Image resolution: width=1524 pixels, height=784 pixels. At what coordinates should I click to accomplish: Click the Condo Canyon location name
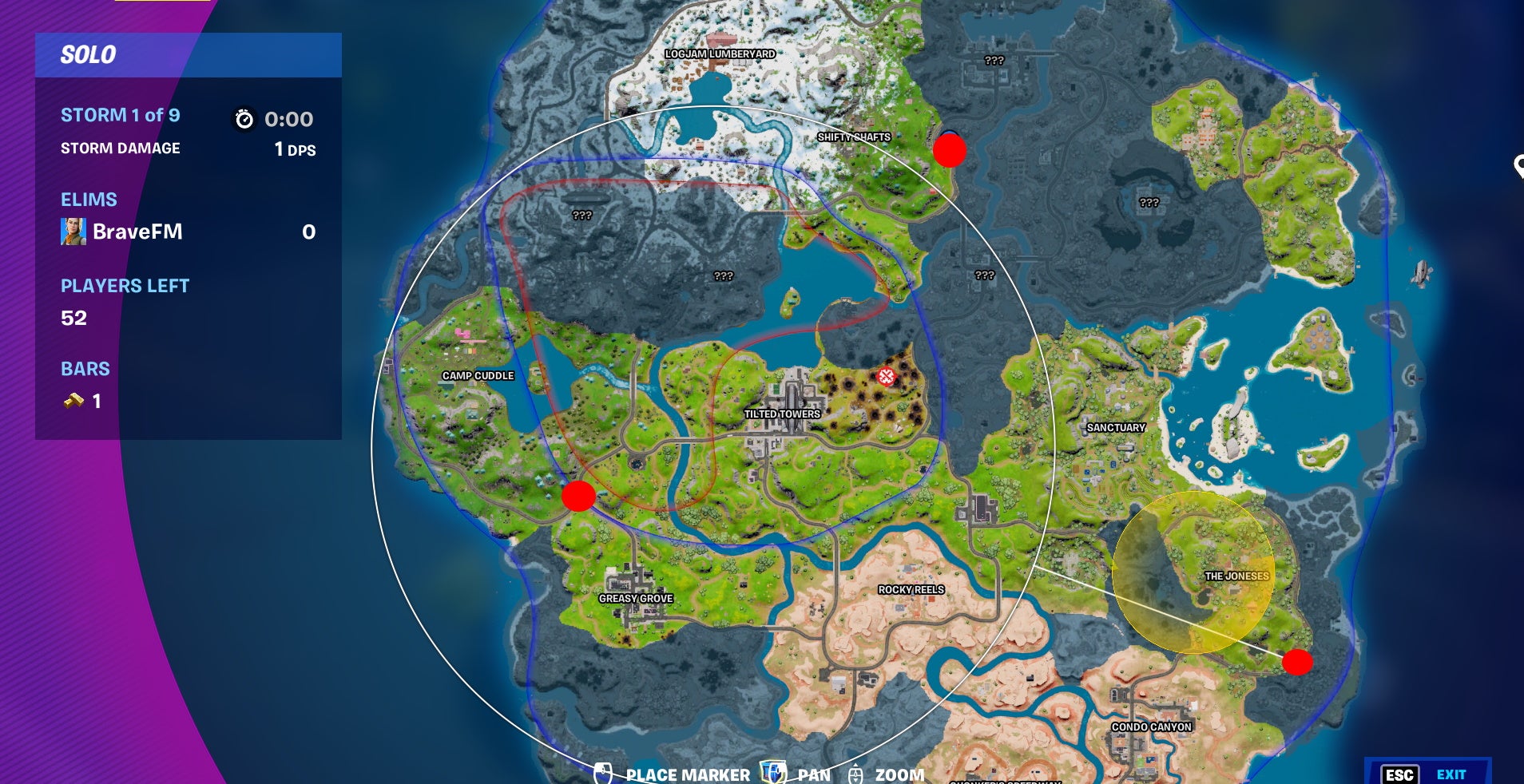(x=1152, y=727)
